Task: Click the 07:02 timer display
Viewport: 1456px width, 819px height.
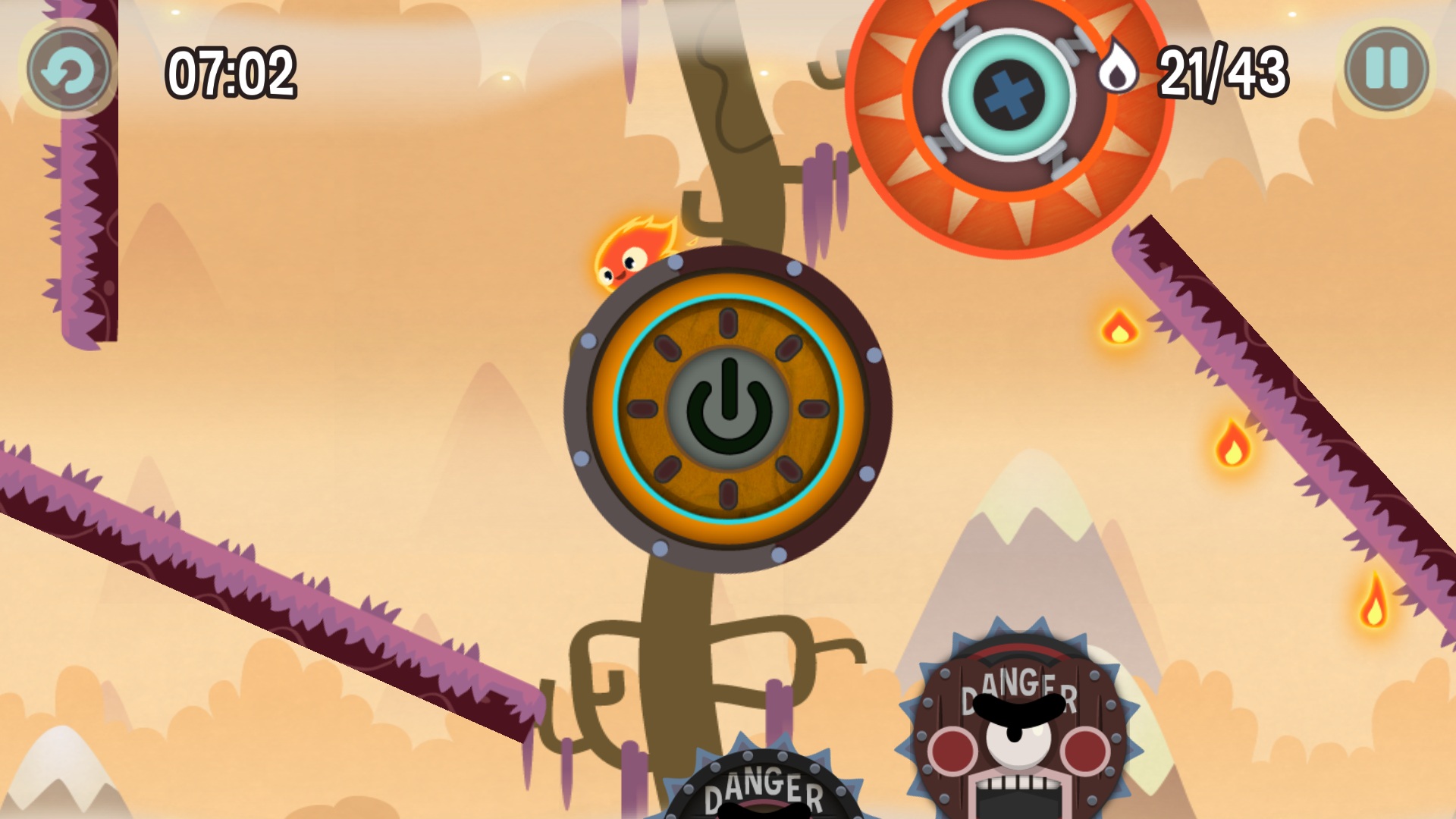Action: click(x=232, y=70)
